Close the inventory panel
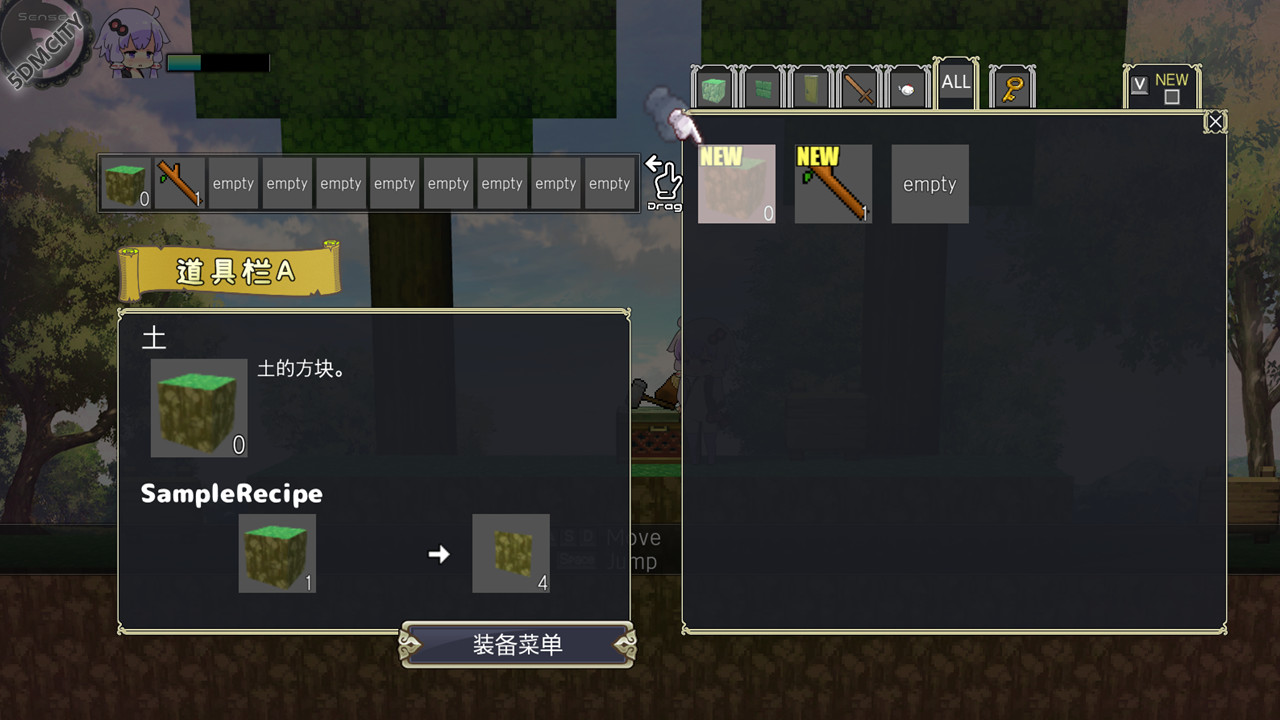This screenshot has width=1280, height=720. pos(1215,122)
